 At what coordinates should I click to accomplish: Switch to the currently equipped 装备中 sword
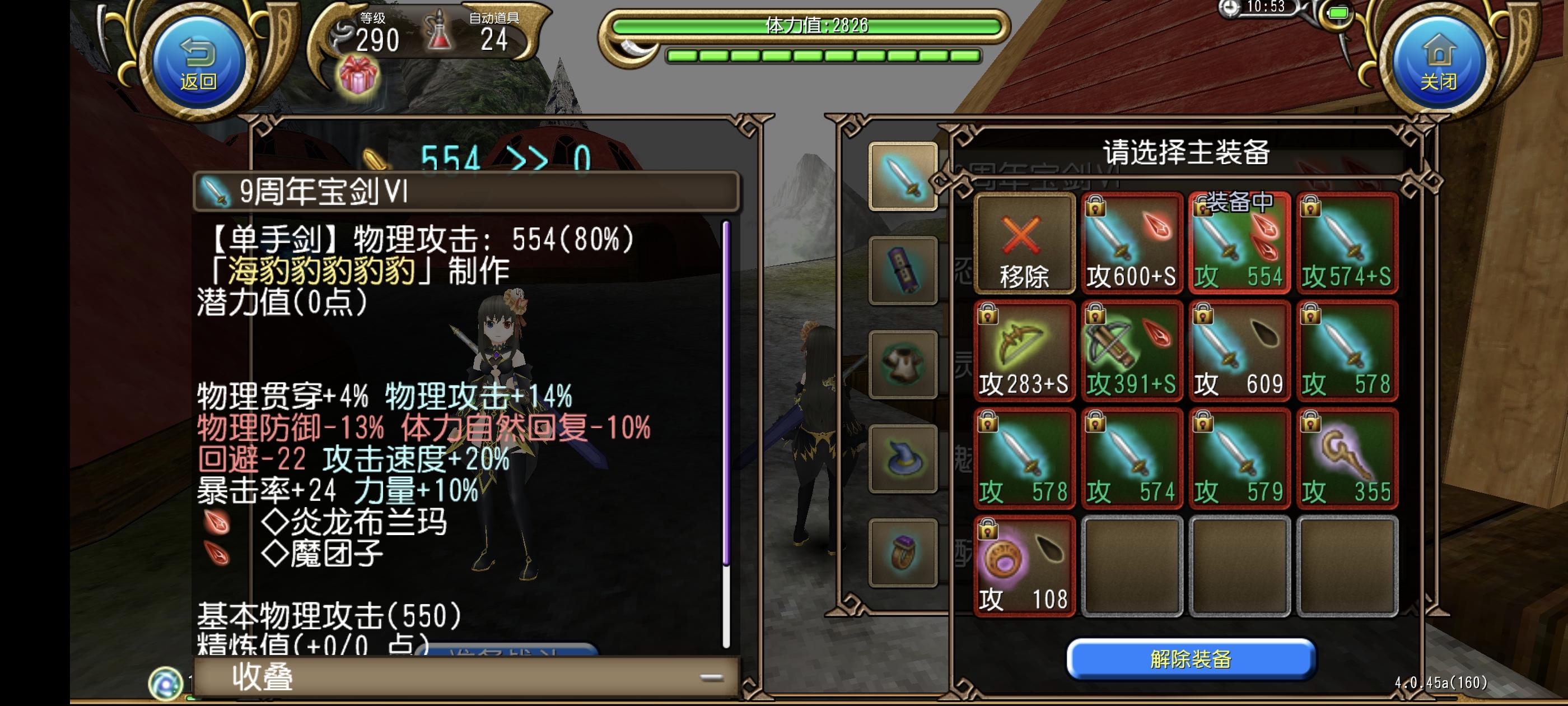(x=1239, y=244)
